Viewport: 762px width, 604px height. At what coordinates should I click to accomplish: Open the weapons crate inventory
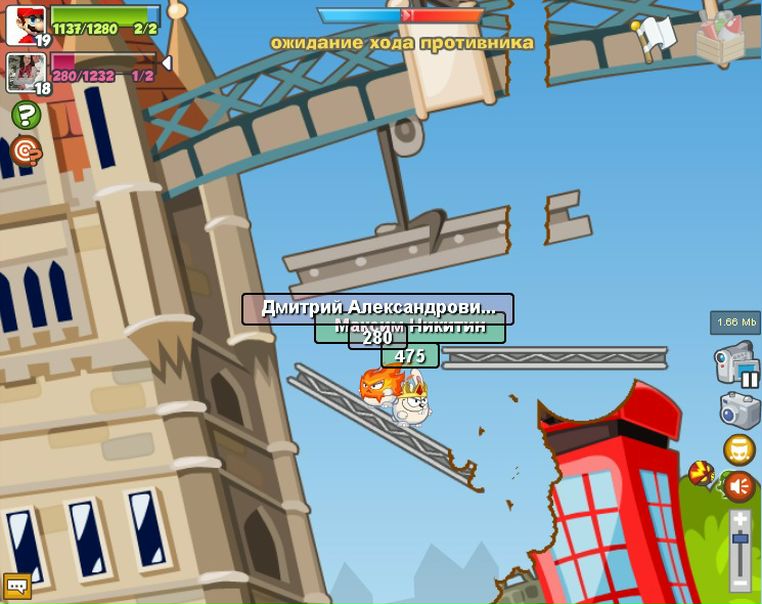(x=720, y=39)
